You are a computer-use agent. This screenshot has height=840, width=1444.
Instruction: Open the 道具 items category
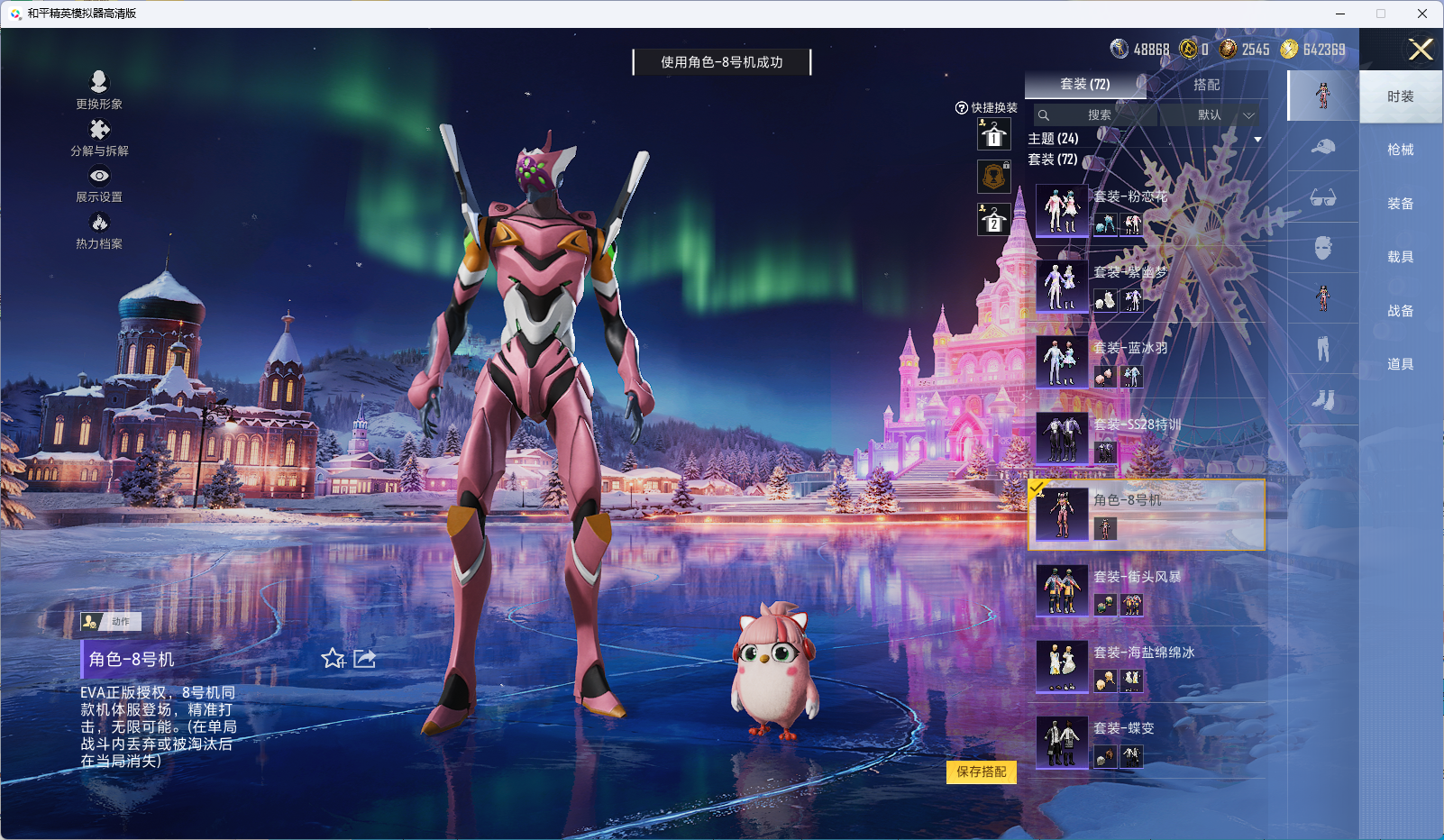(x=1400, y=364)
